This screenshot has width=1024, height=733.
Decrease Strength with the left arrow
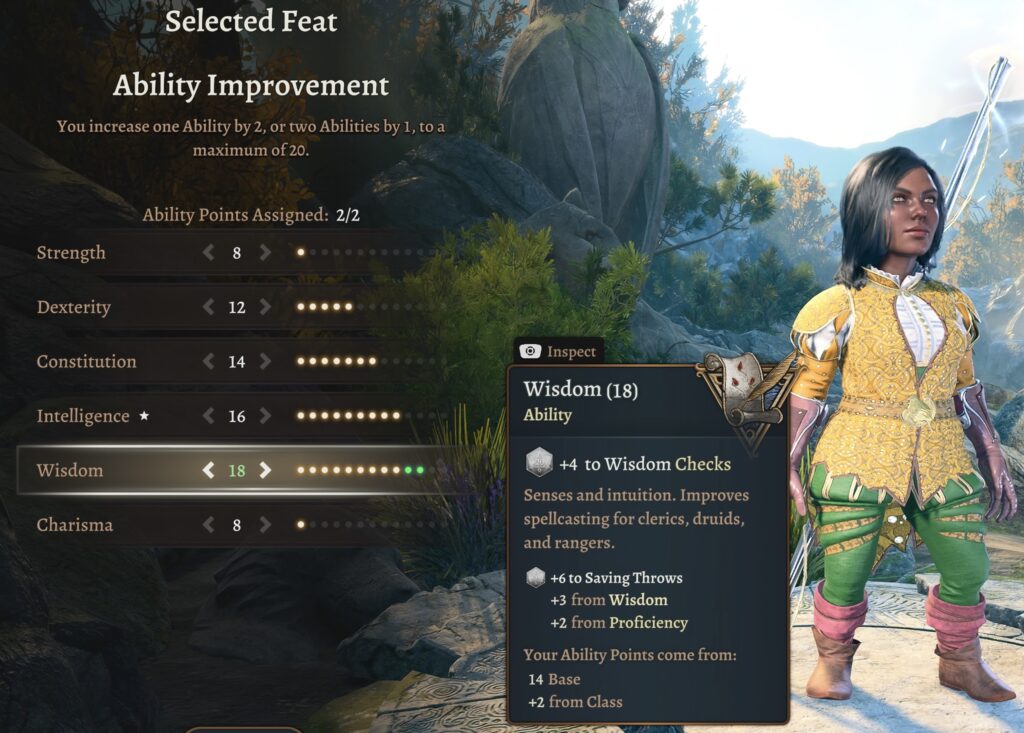pyautogui.click(x=208, y=253)
